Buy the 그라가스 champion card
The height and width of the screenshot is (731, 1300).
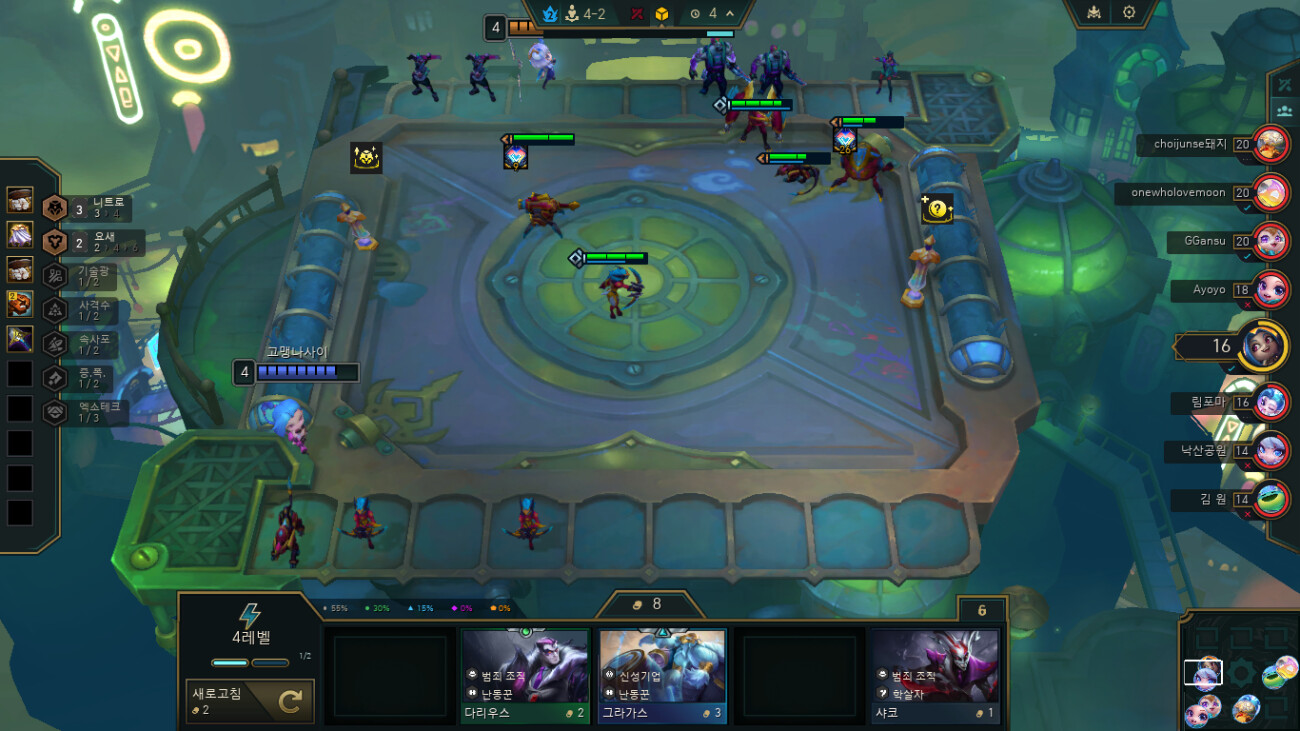click(662, 675)
